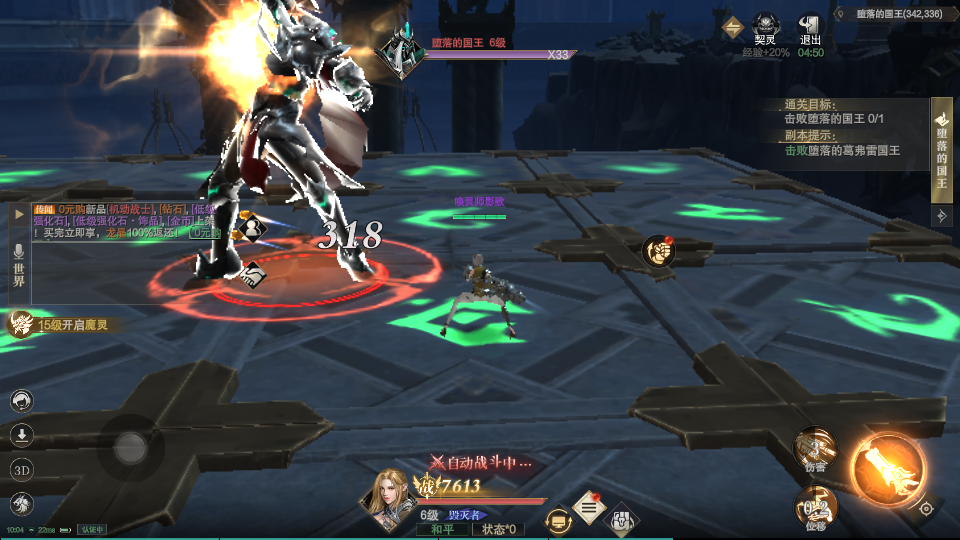This screenshot has height=540, width=960.
Task: Open the 世界 world chat channel
Action: 18,265
